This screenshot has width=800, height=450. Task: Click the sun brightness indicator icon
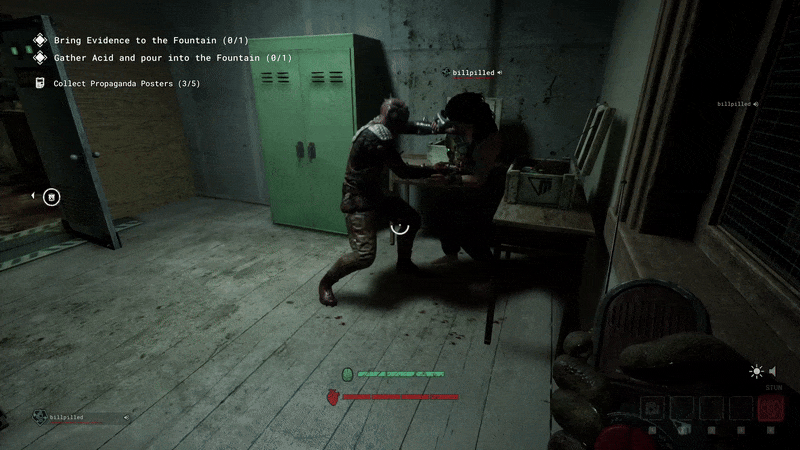[757, 371]
